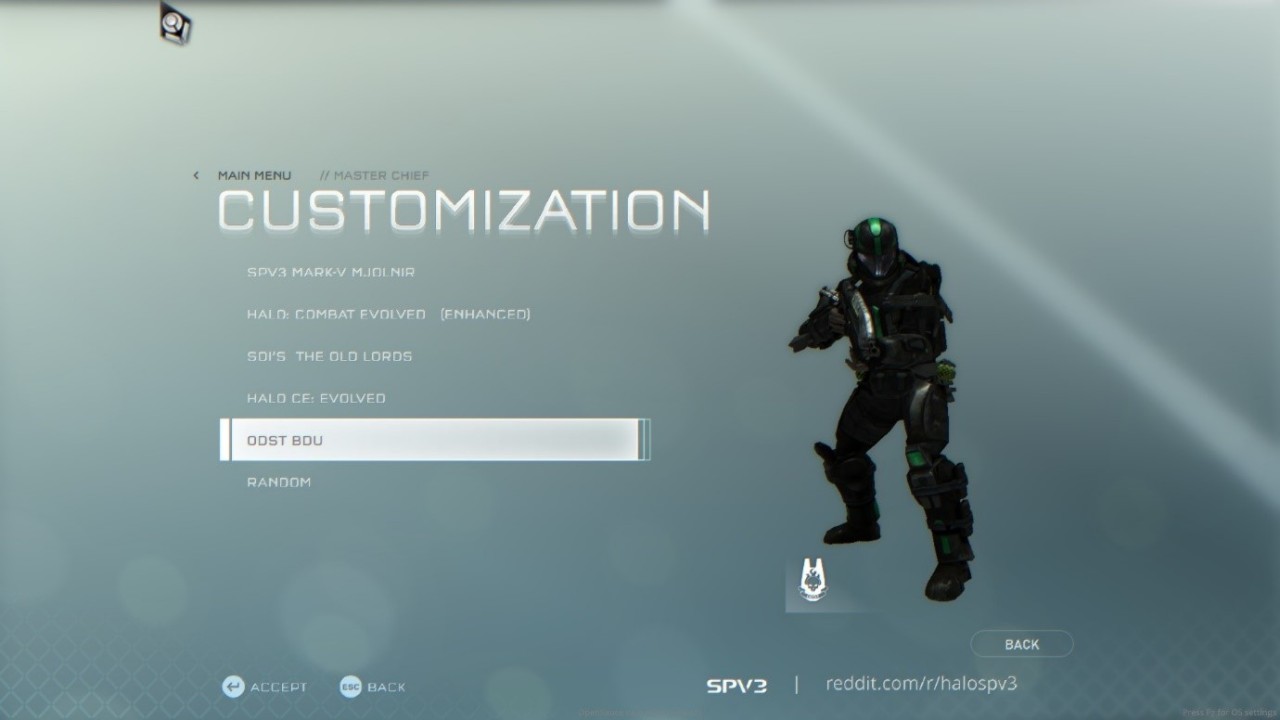Select Halo CE: Evolved entry
This screenshot has width=1280, height=720.
pyautogui.click(x=316, y=398)
